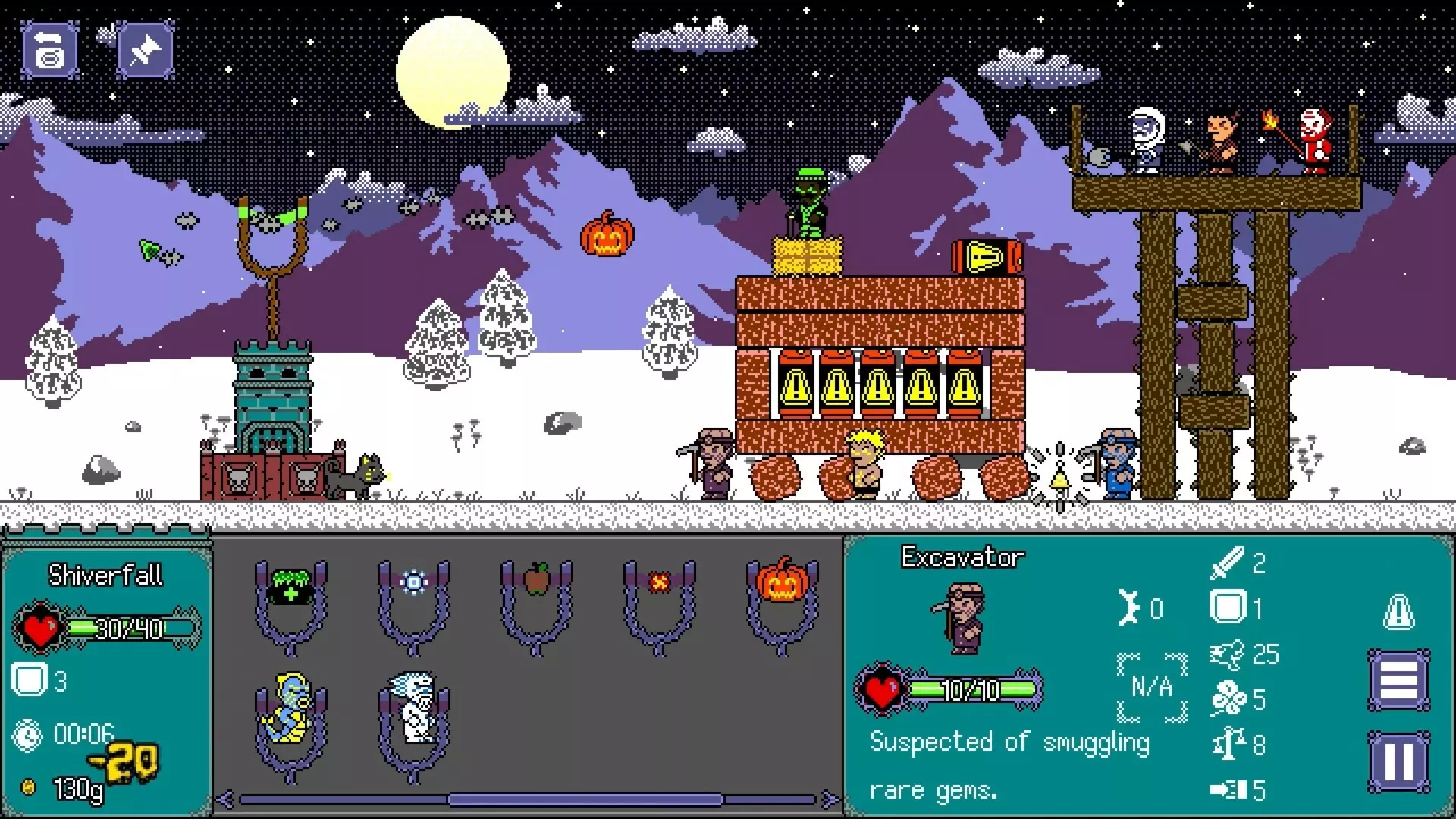Open the hamburger menu
The width and height of the screenshot is (1456, 819).
pyautogui.click(x=1399, y=680)
